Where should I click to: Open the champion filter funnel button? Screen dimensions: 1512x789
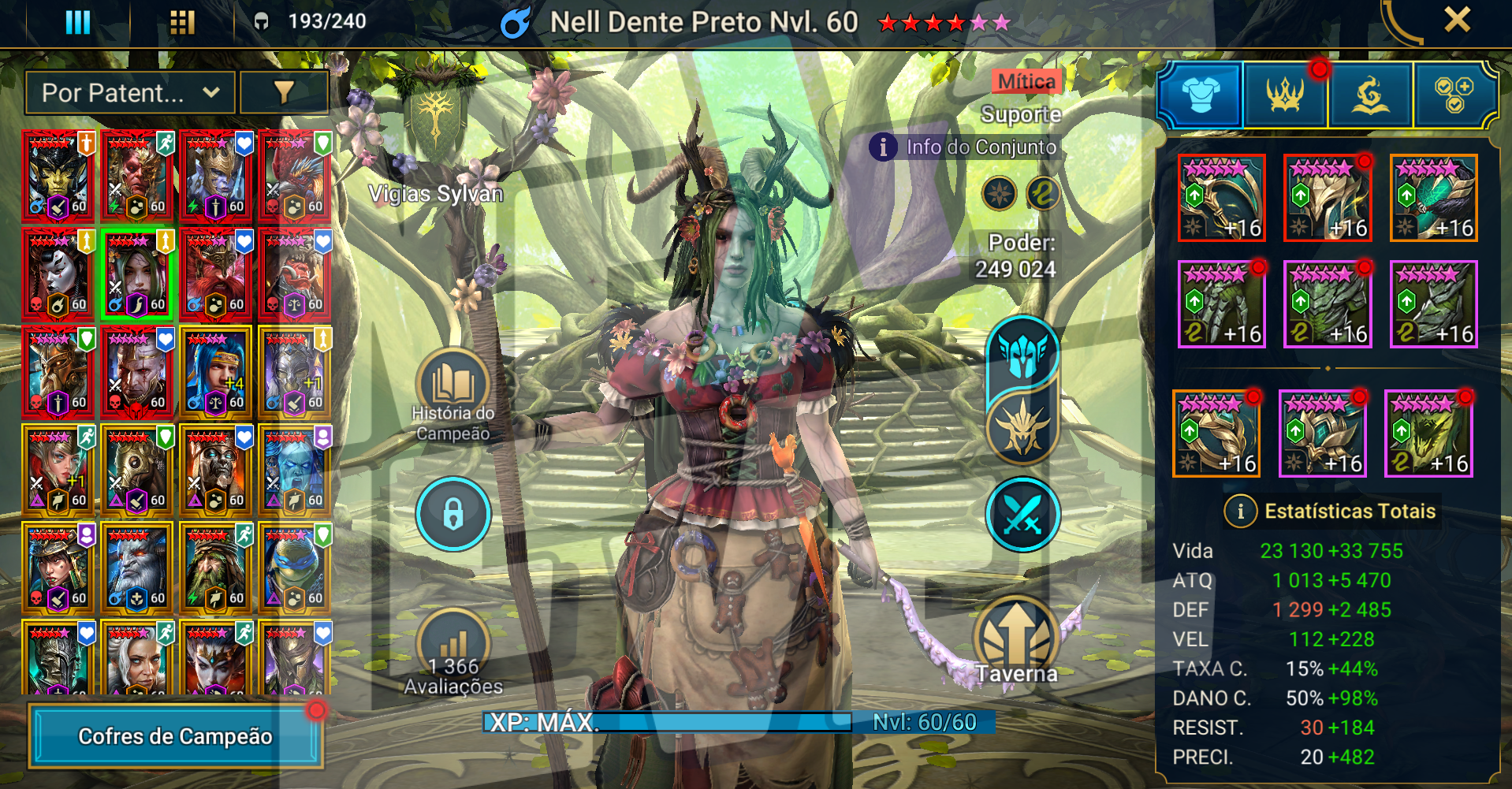coord(284,93)
